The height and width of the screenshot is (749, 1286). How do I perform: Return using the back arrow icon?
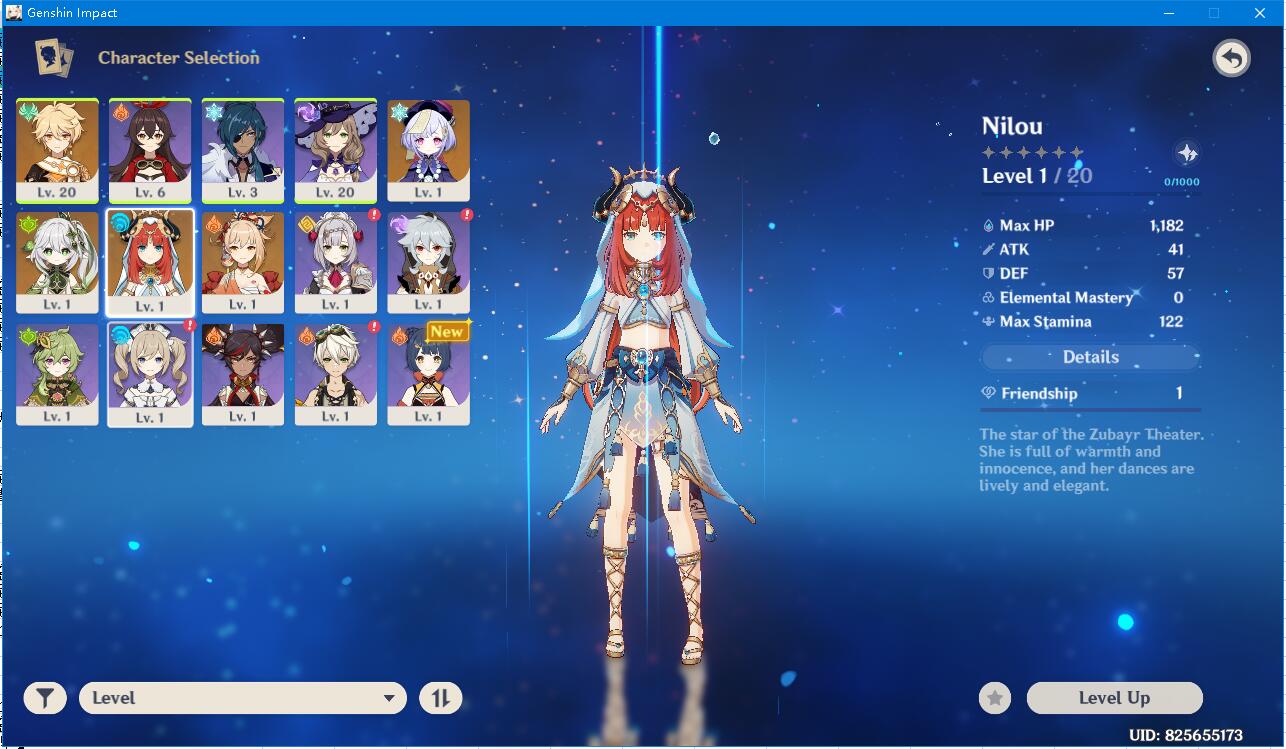(x=1231, y=57)
